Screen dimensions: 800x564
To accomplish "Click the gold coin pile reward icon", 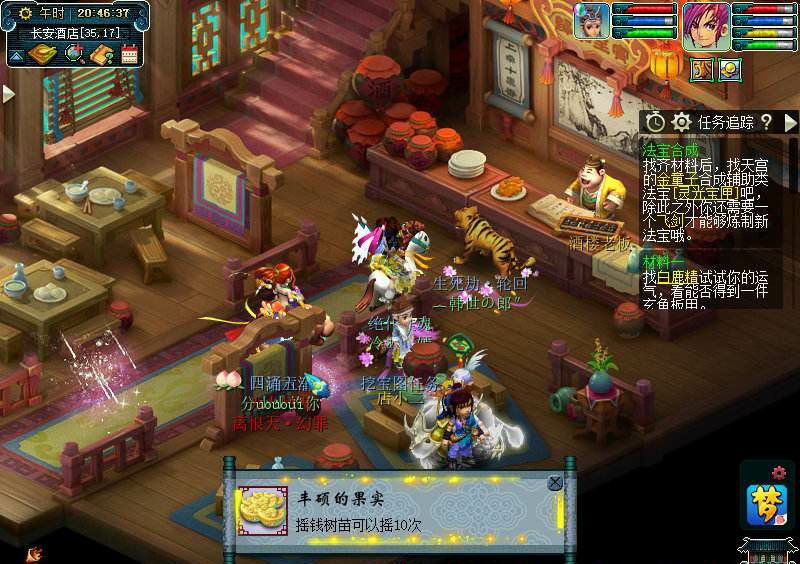I will tap(262, 508).
